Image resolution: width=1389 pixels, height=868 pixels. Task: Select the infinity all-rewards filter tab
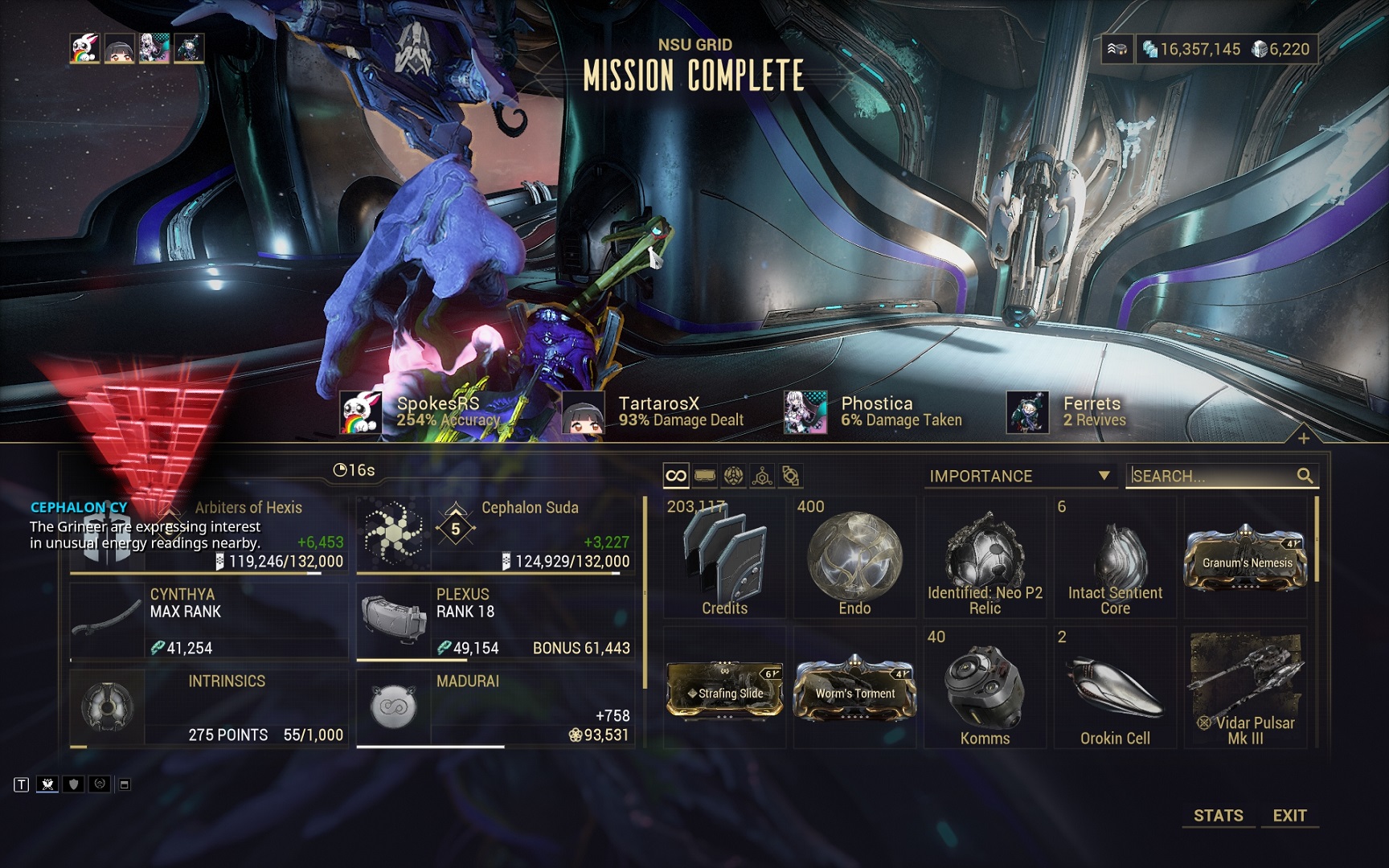[676, 476]
